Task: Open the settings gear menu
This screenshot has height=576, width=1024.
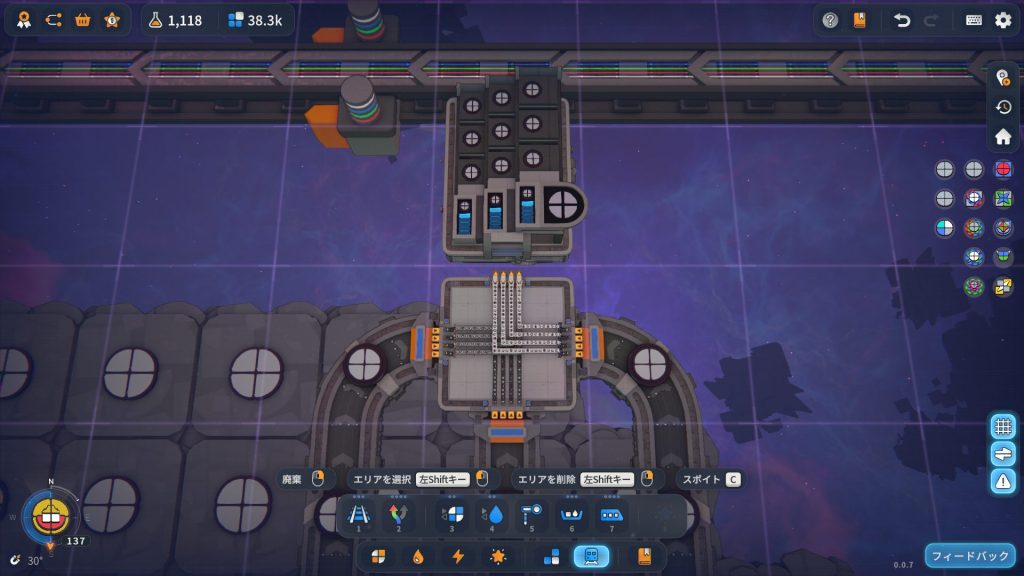Action: [x=1003, y=20]
